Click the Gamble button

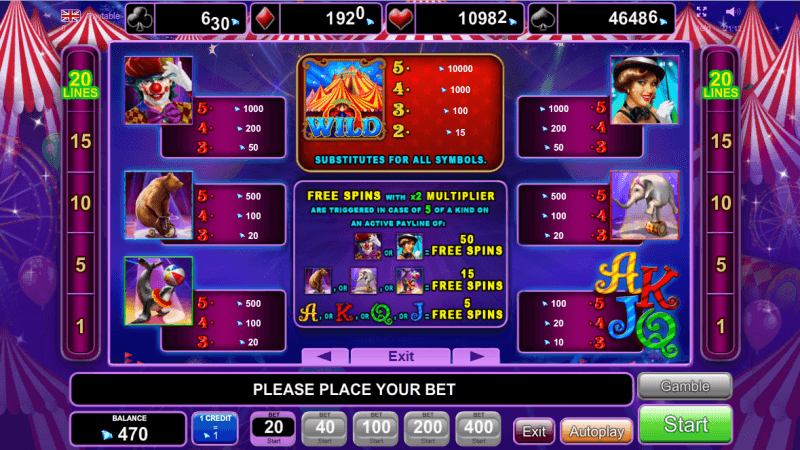point(685,386)
